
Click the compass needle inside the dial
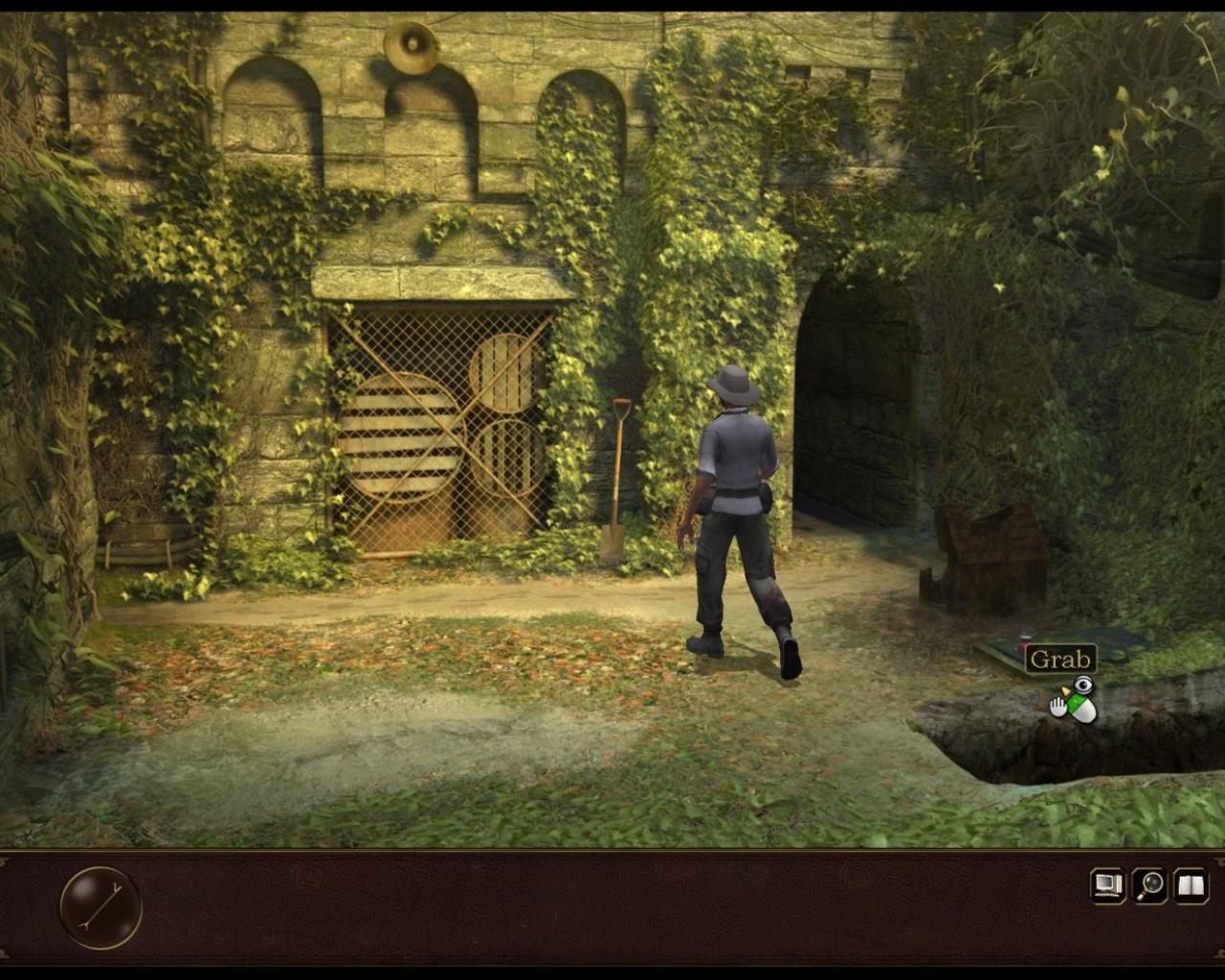99,905
